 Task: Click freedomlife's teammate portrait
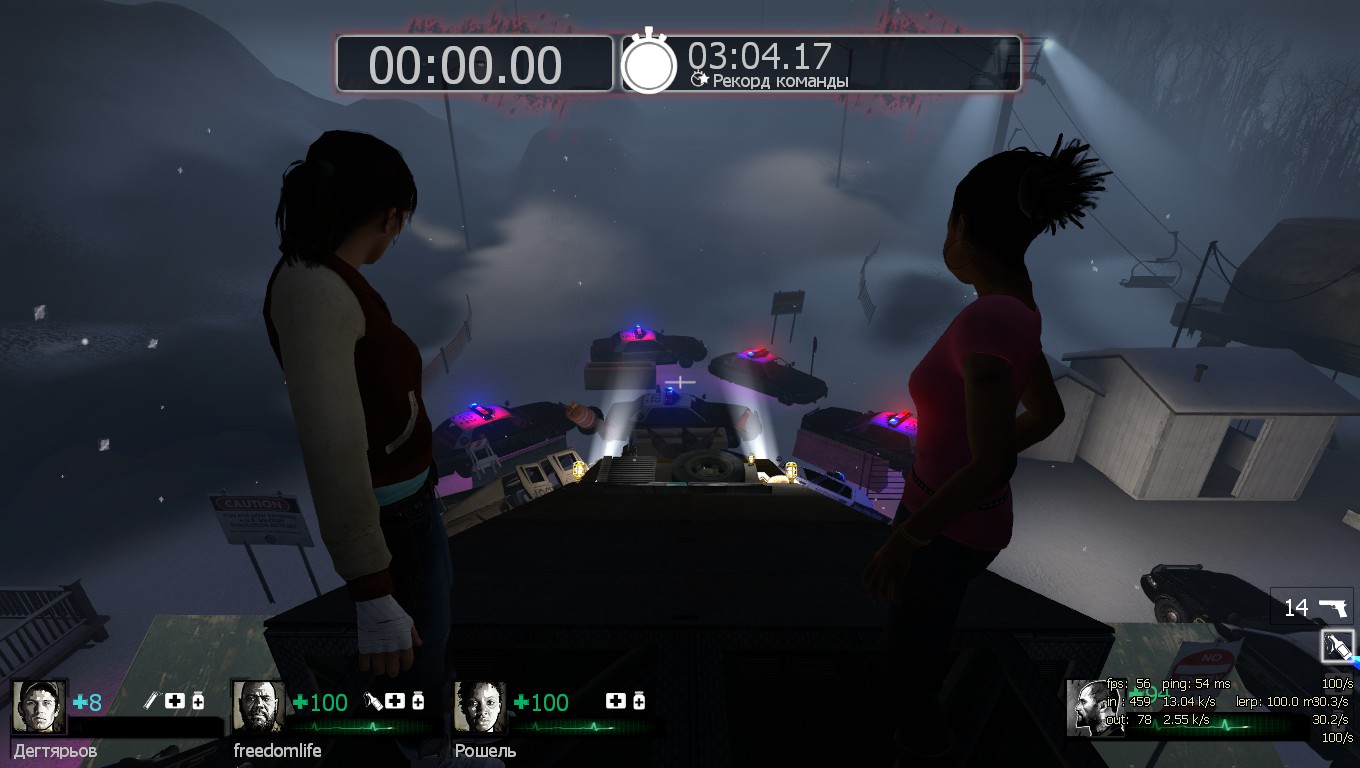[259, 707]
